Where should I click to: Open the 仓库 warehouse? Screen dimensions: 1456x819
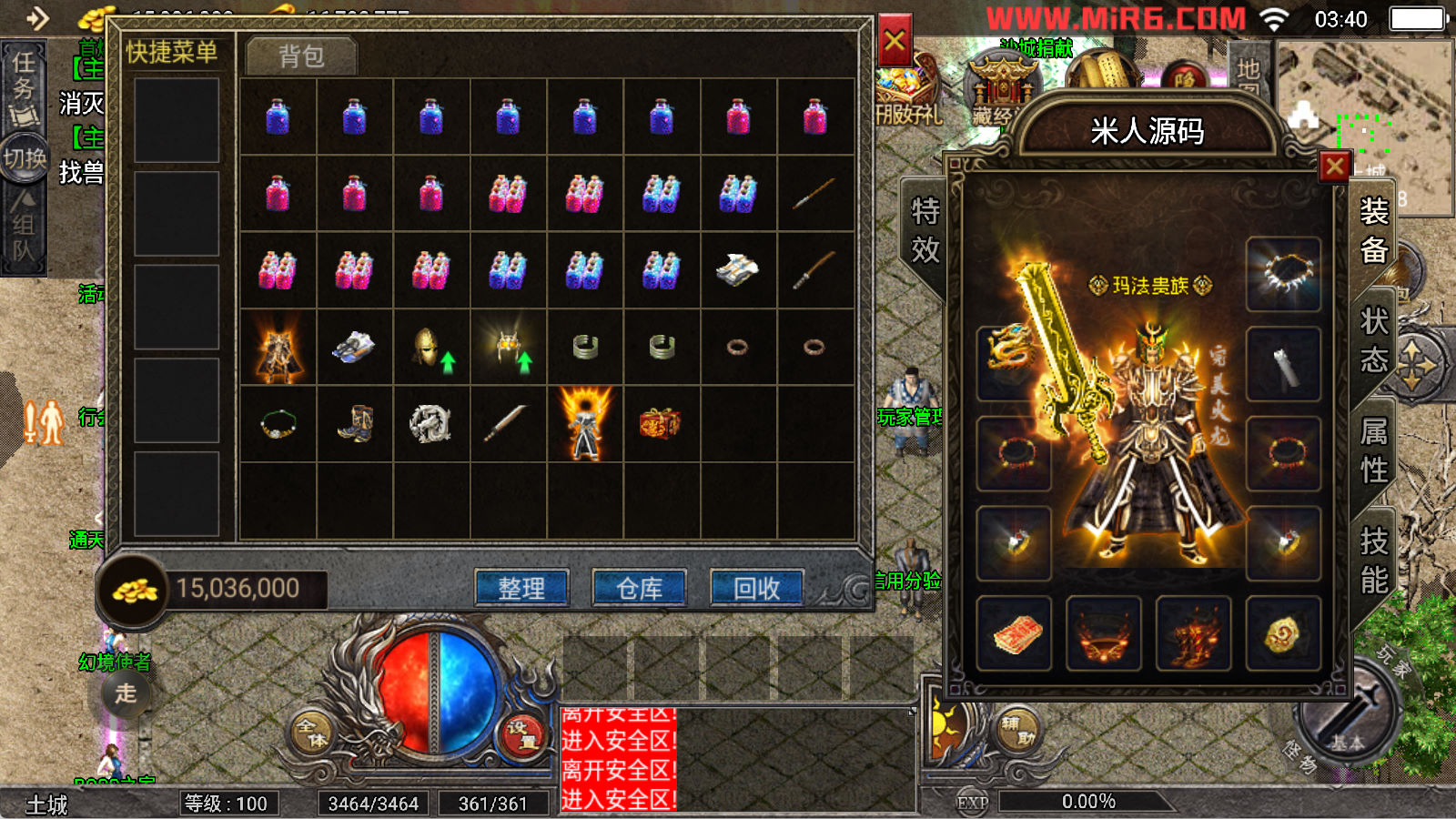[x=639, y=588]
